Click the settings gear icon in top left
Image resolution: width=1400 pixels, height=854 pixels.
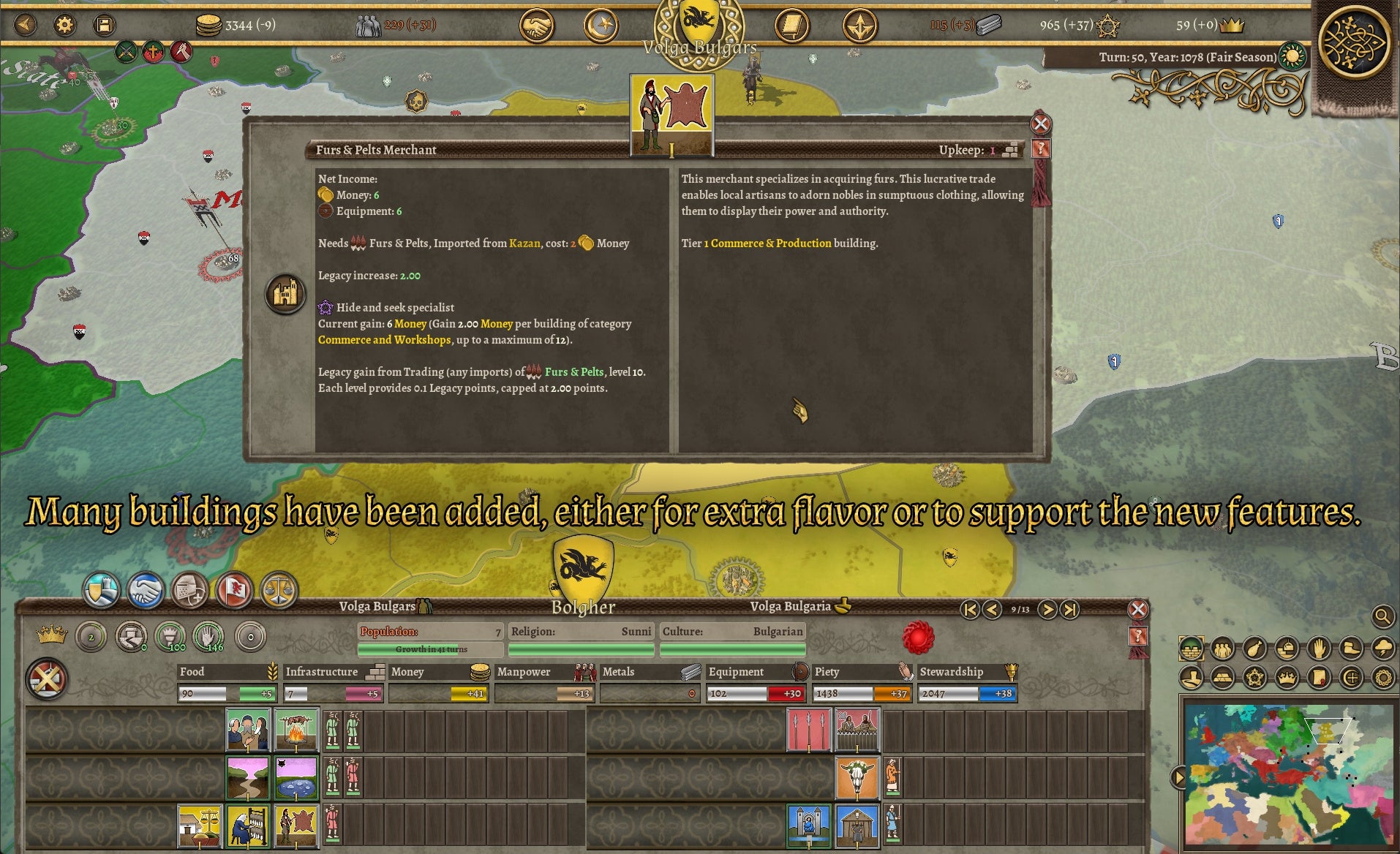point(65,25)
